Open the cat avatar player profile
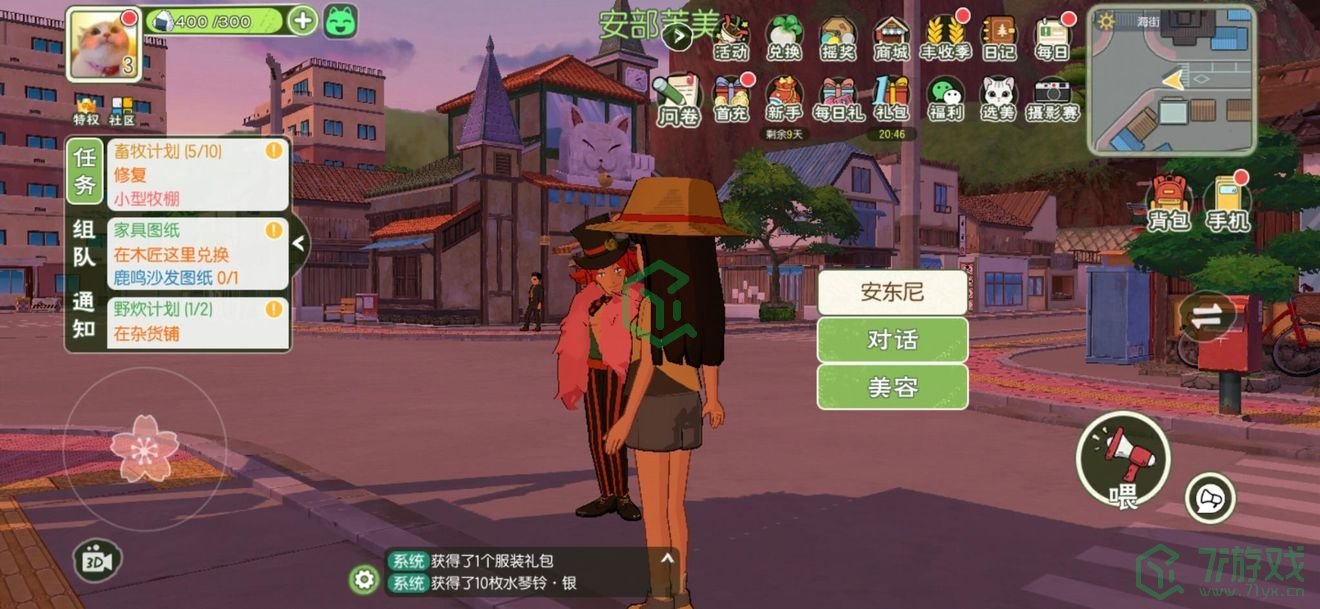Viewport: 1320px width, 609px height. 103,43
